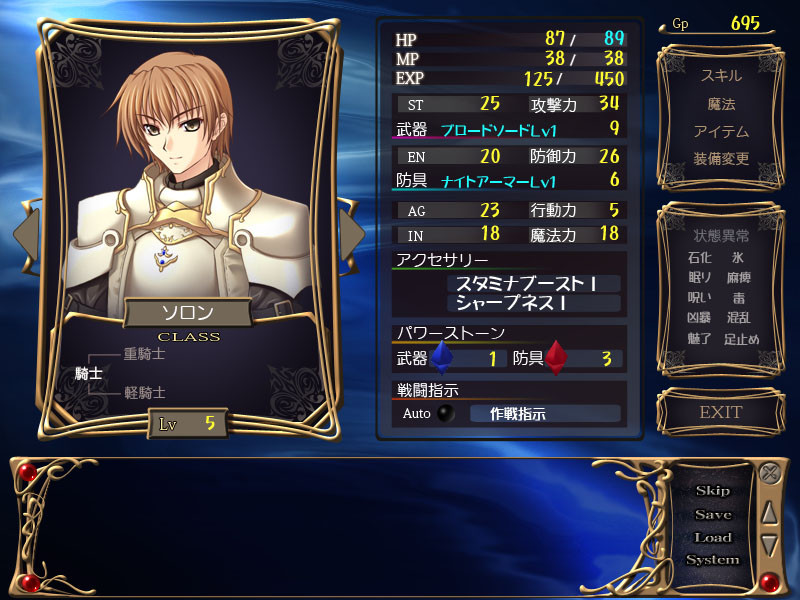
Task: Select the 重騎士 heavy knight class
Action: click(x=144, y=354)
